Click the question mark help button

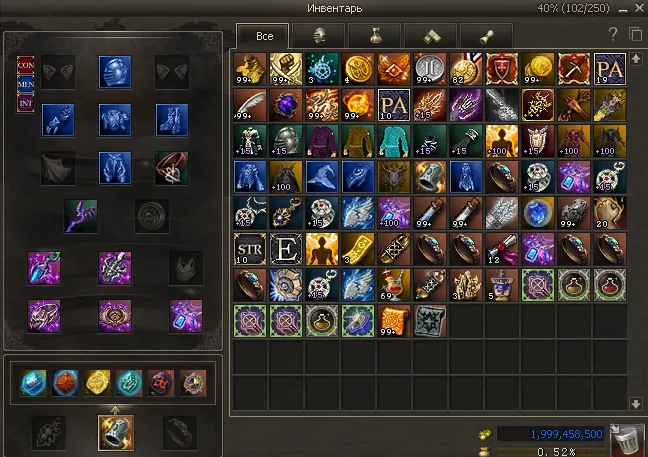click(613, 35)
